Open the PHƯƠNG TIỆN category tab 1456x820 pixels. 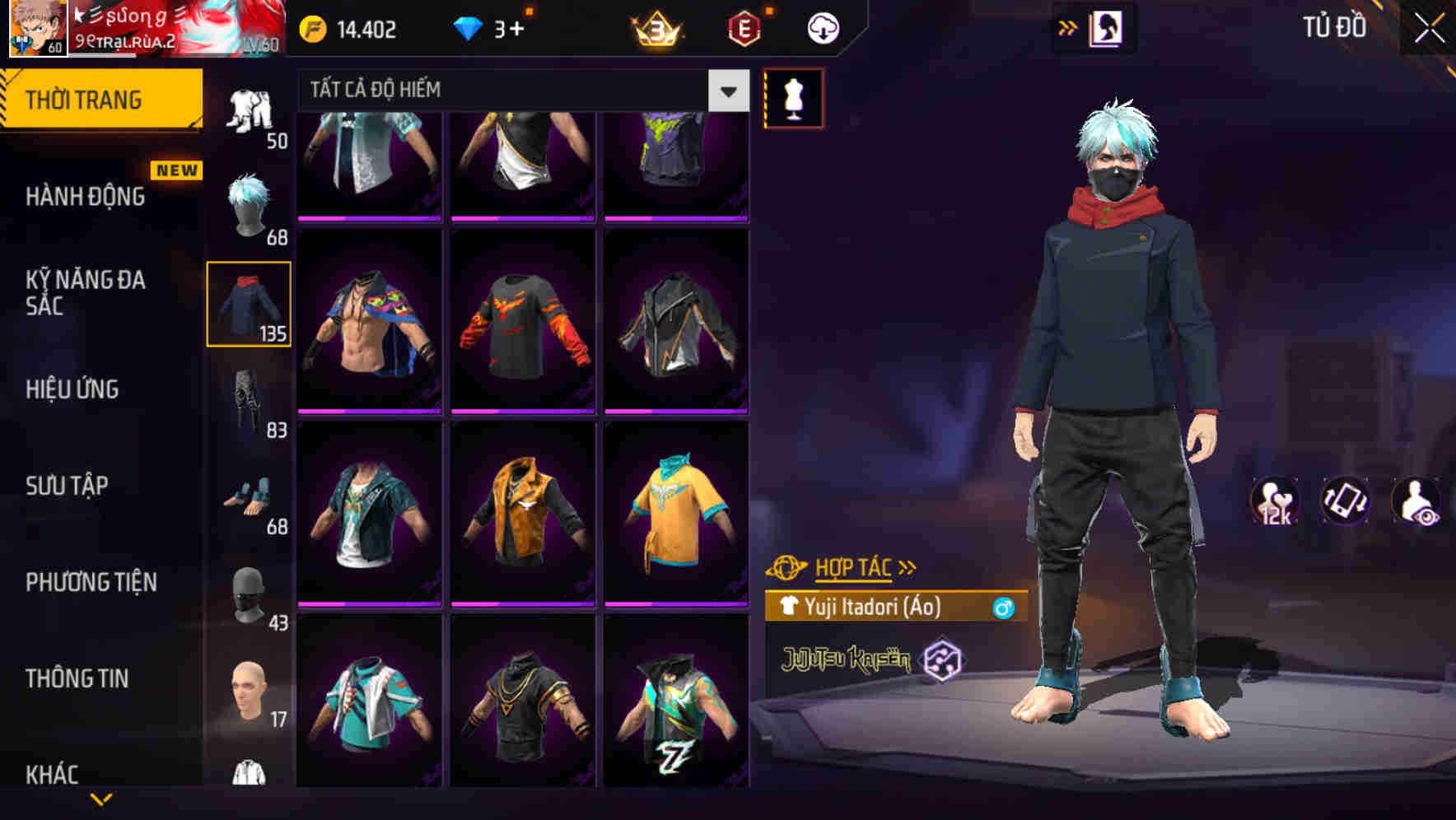point(91,581)
